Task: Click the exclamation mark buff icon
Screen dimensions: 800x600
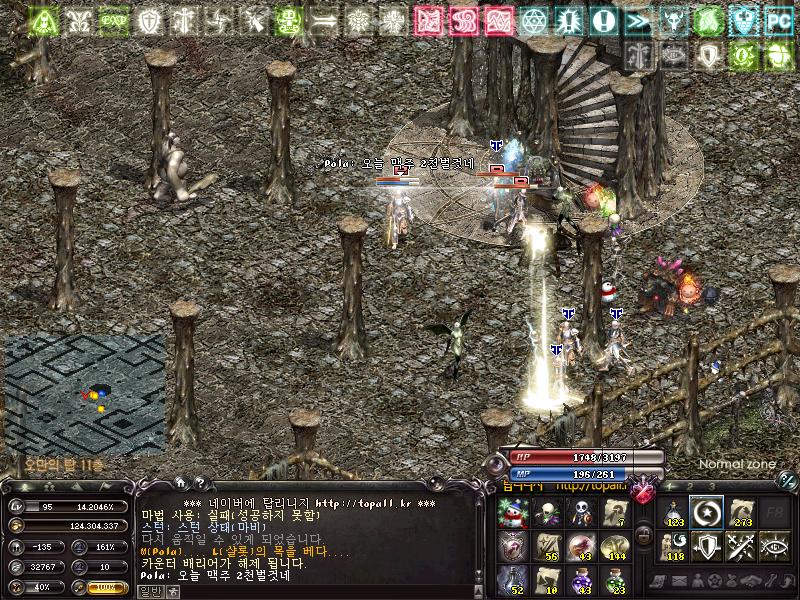Action: coord(603,20)
